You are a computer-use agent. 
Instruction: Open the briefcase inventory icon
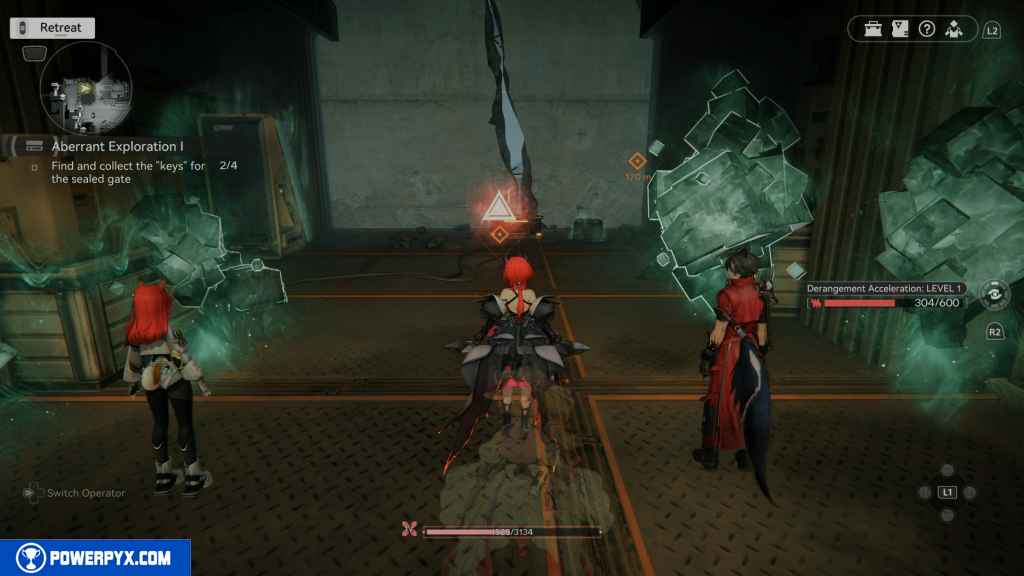click(x=874, y=29)
